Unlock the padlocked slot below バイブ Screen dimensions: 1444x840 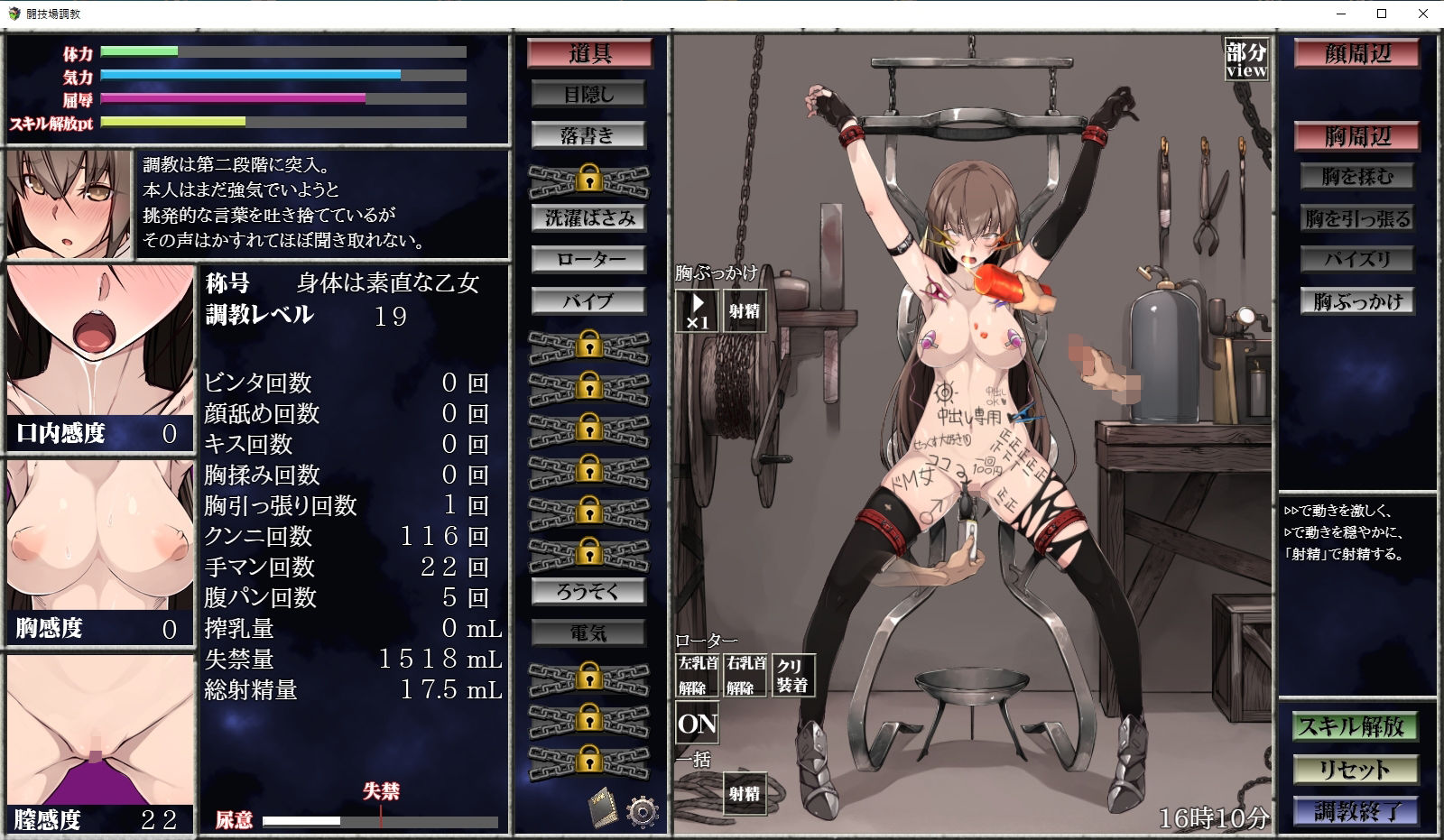(x=589, y=344)
